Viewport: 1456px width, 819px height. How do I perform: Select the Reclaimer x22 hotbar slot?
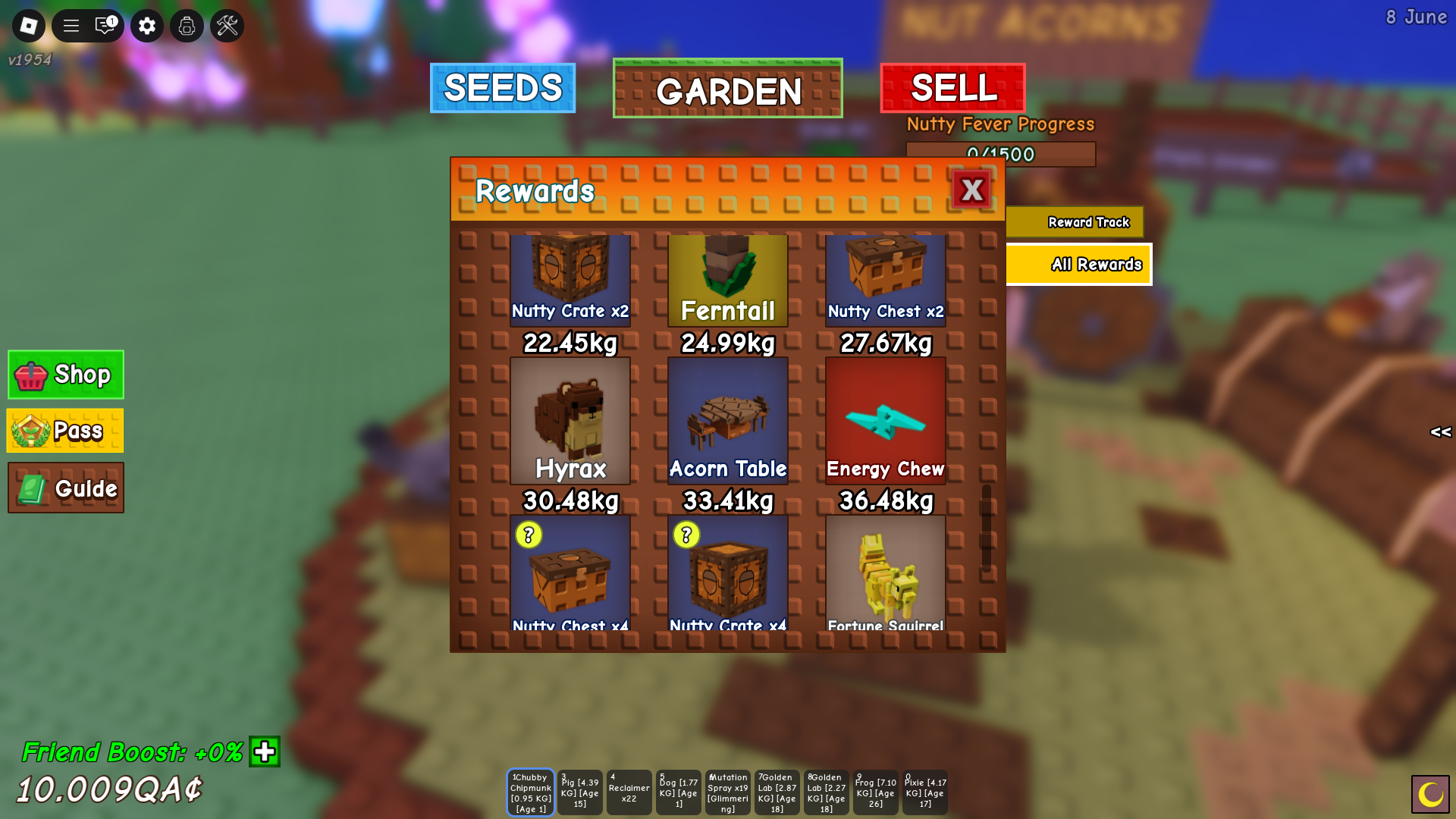click(629, 792)
